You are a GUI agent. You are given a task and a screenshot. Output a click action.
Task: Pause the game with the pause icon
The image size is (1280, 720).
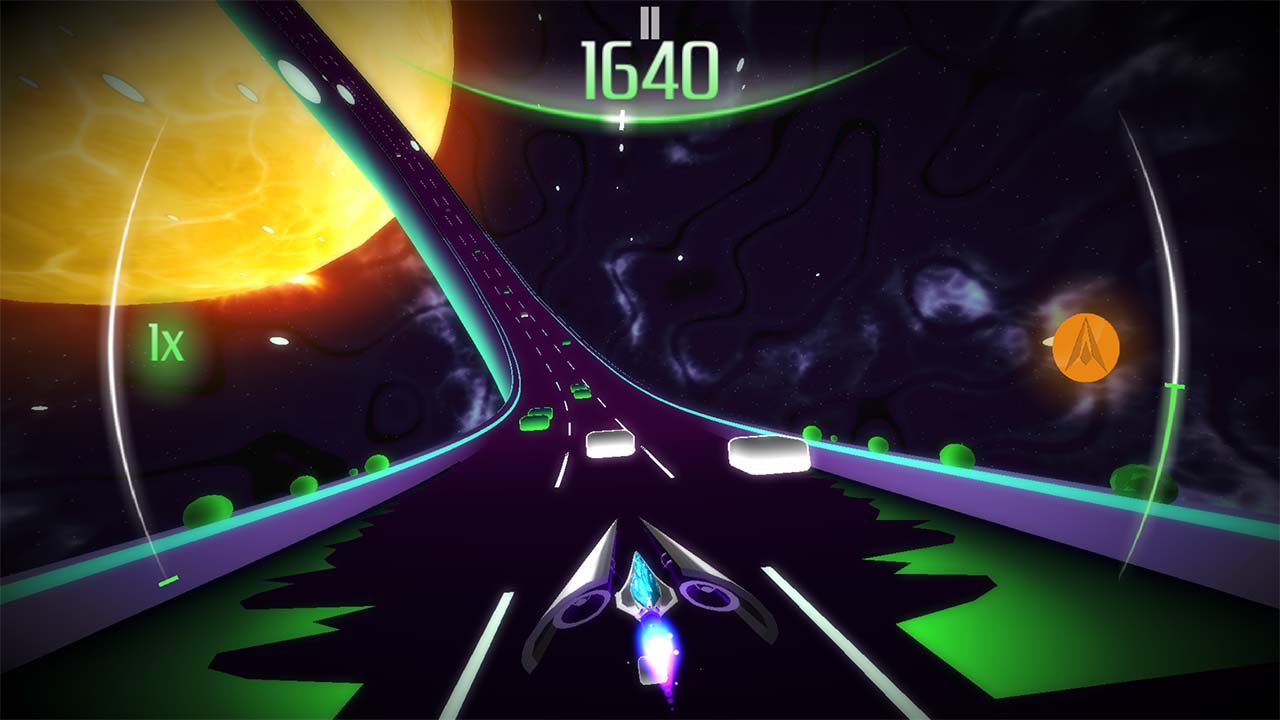click(x=651, y=20)
